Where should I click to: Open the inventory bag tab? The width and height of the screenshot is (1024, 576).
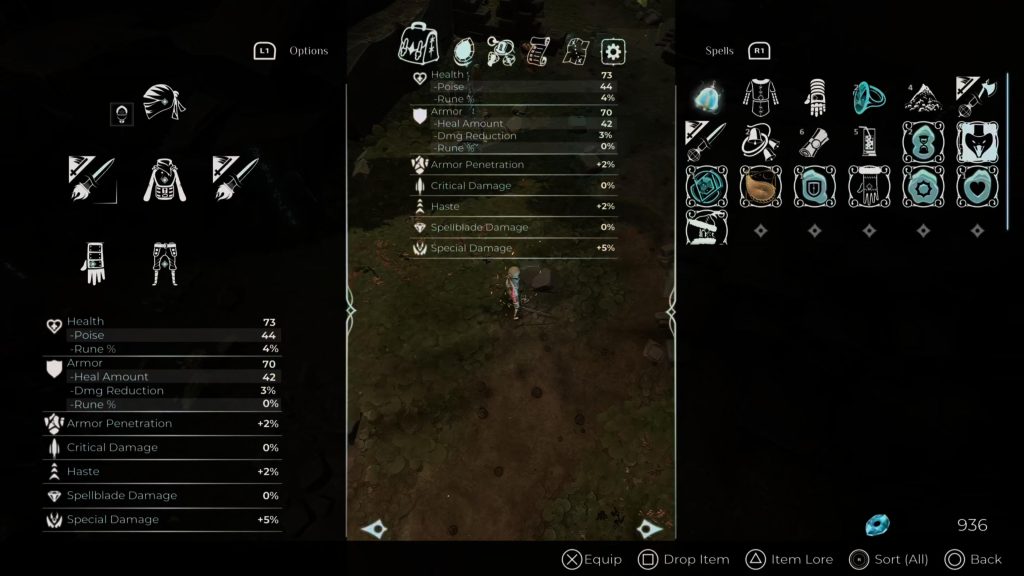[419, 46]
